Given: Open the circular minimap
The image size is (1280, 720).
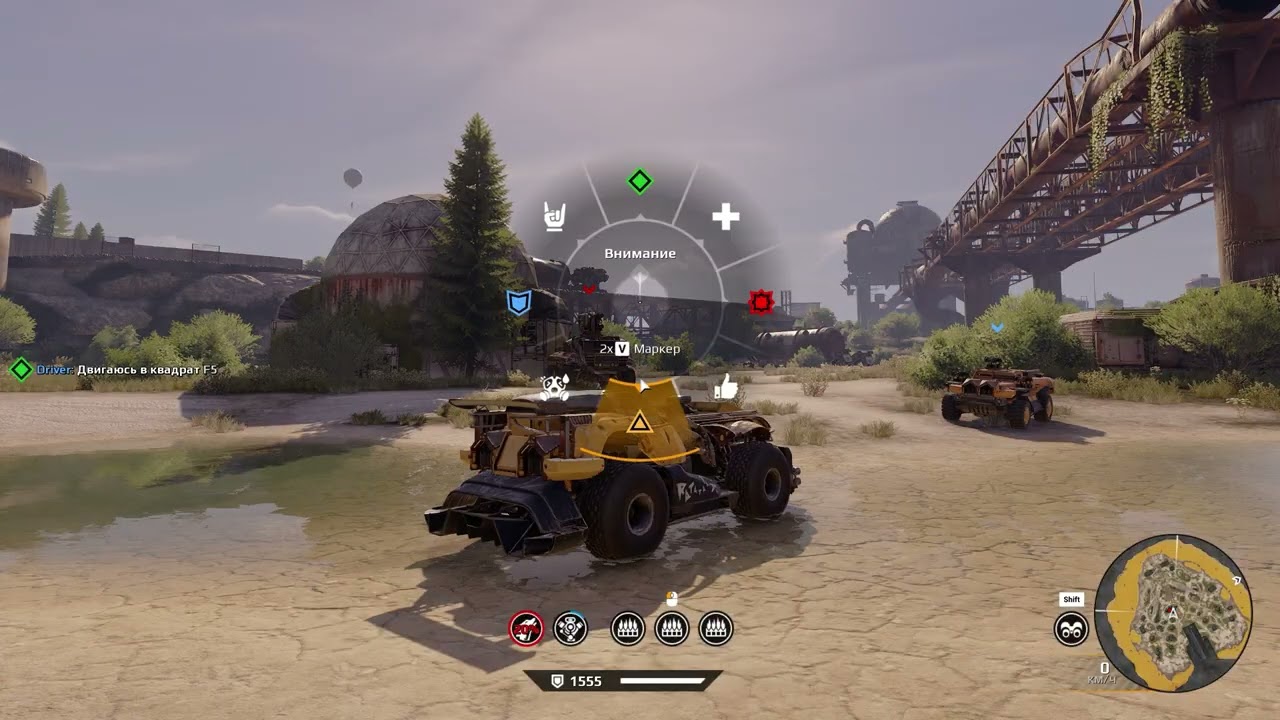Looking at the screenshot, I should tap(1173, 612).
